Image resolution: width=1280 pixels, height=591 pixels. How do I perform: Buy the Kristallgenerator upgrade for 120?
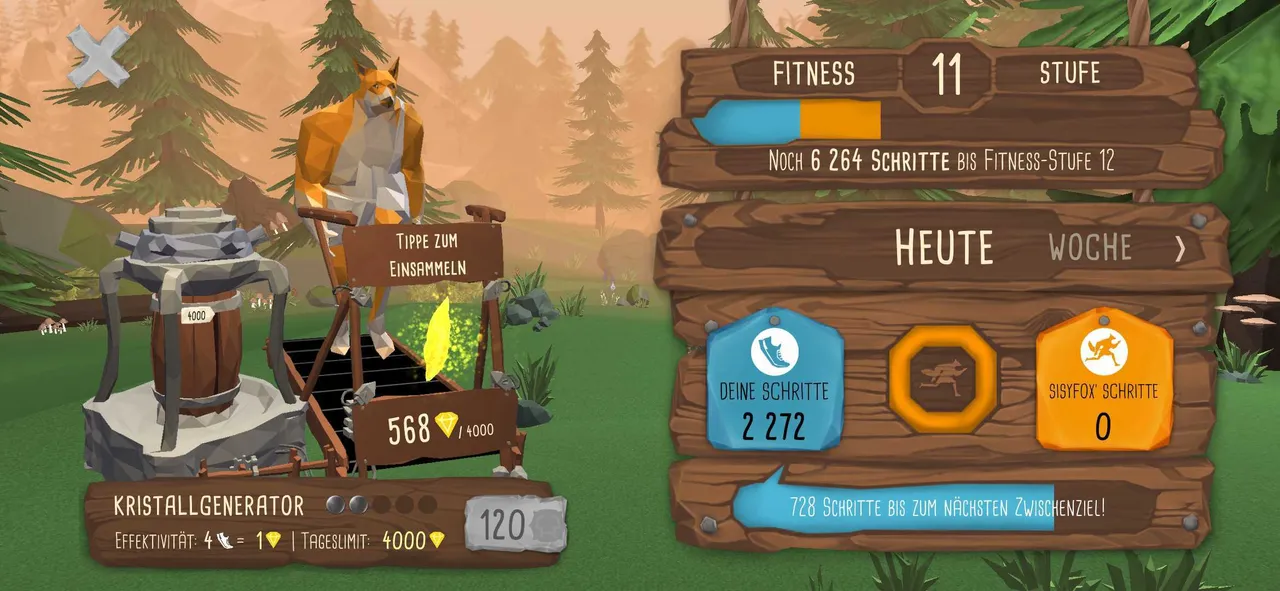click(x=515, y=523)
